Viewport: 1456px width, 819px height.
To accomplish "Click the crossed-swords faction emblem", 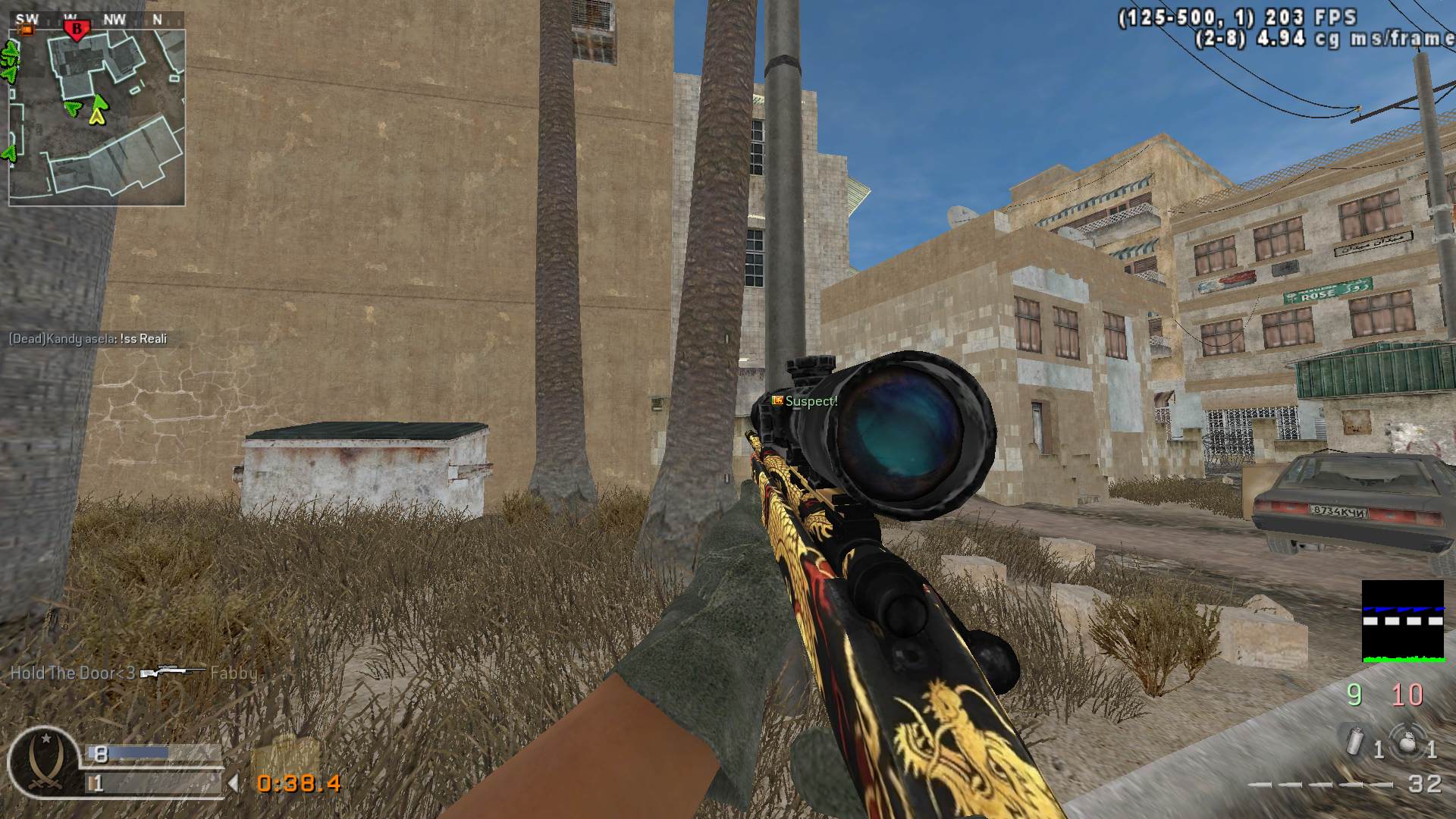I will 44,762.
